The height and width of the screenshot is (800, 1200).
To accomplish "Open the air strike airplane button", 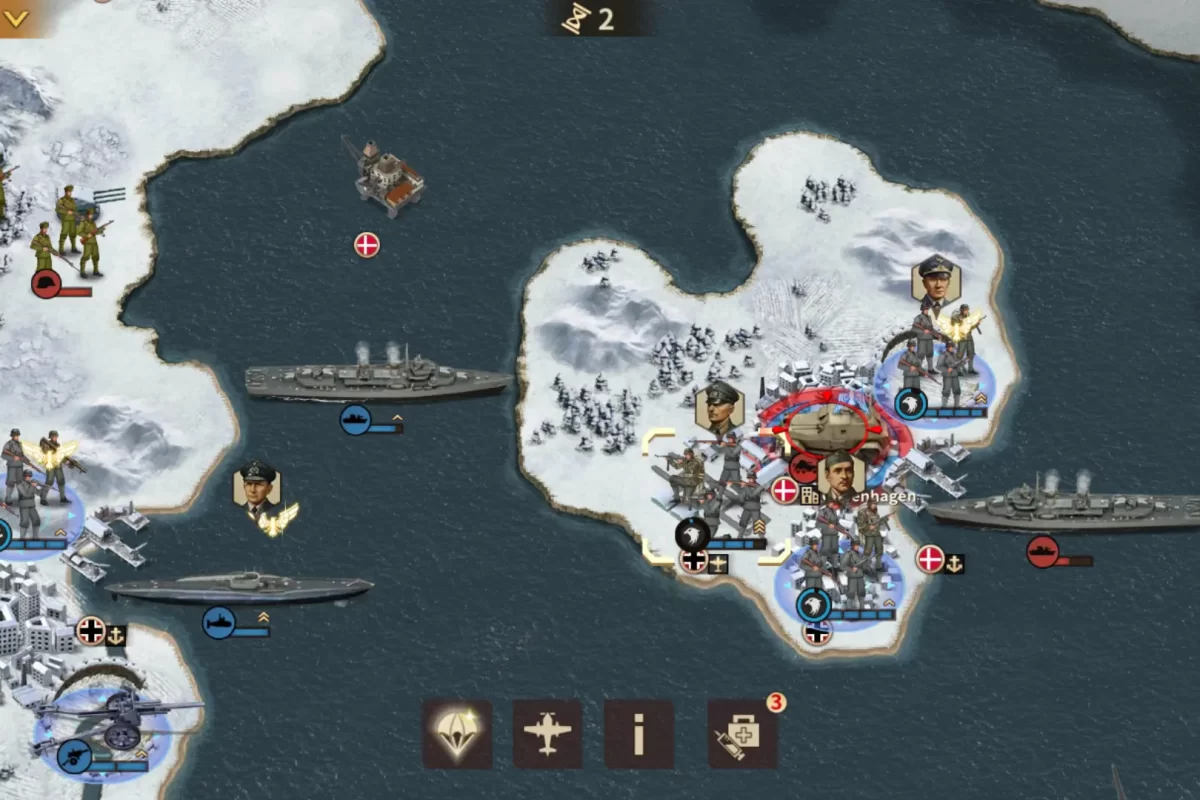I will click(547, 734).
